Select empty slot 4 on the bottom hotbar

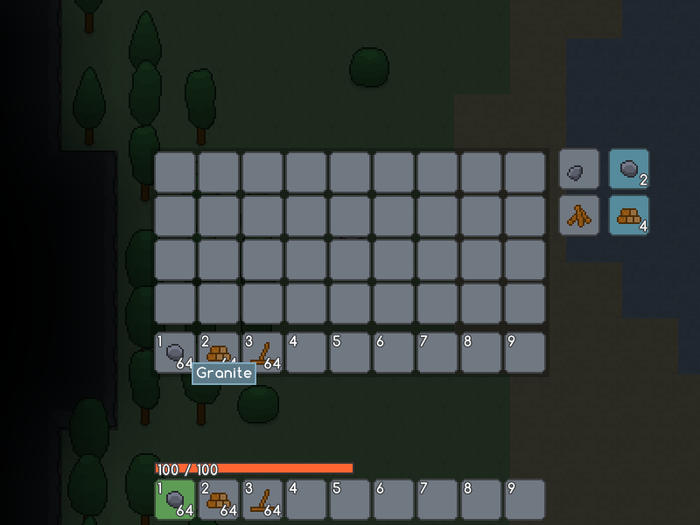(x=307, y=499)
